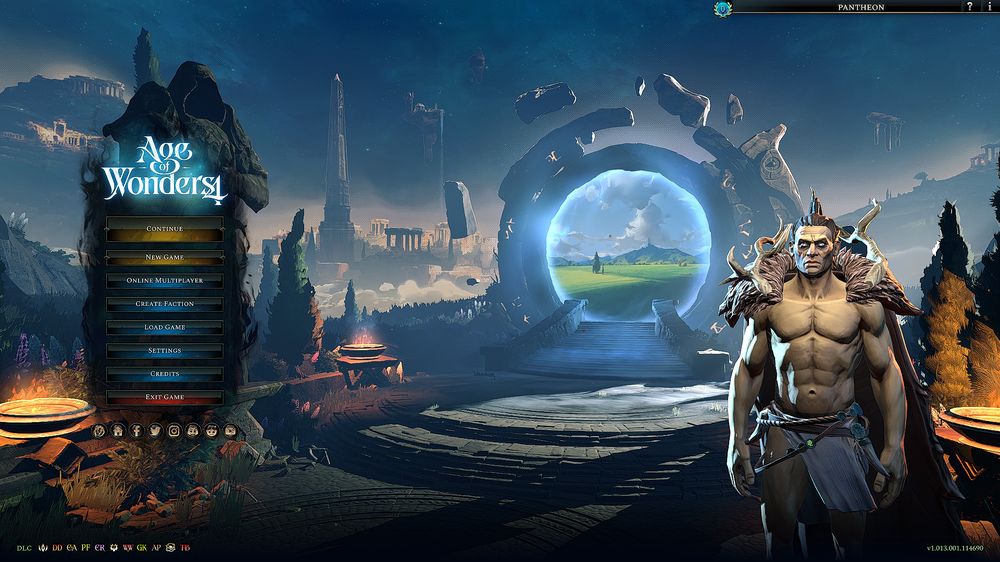Open the Facebook social link

(x=137, y=430)
